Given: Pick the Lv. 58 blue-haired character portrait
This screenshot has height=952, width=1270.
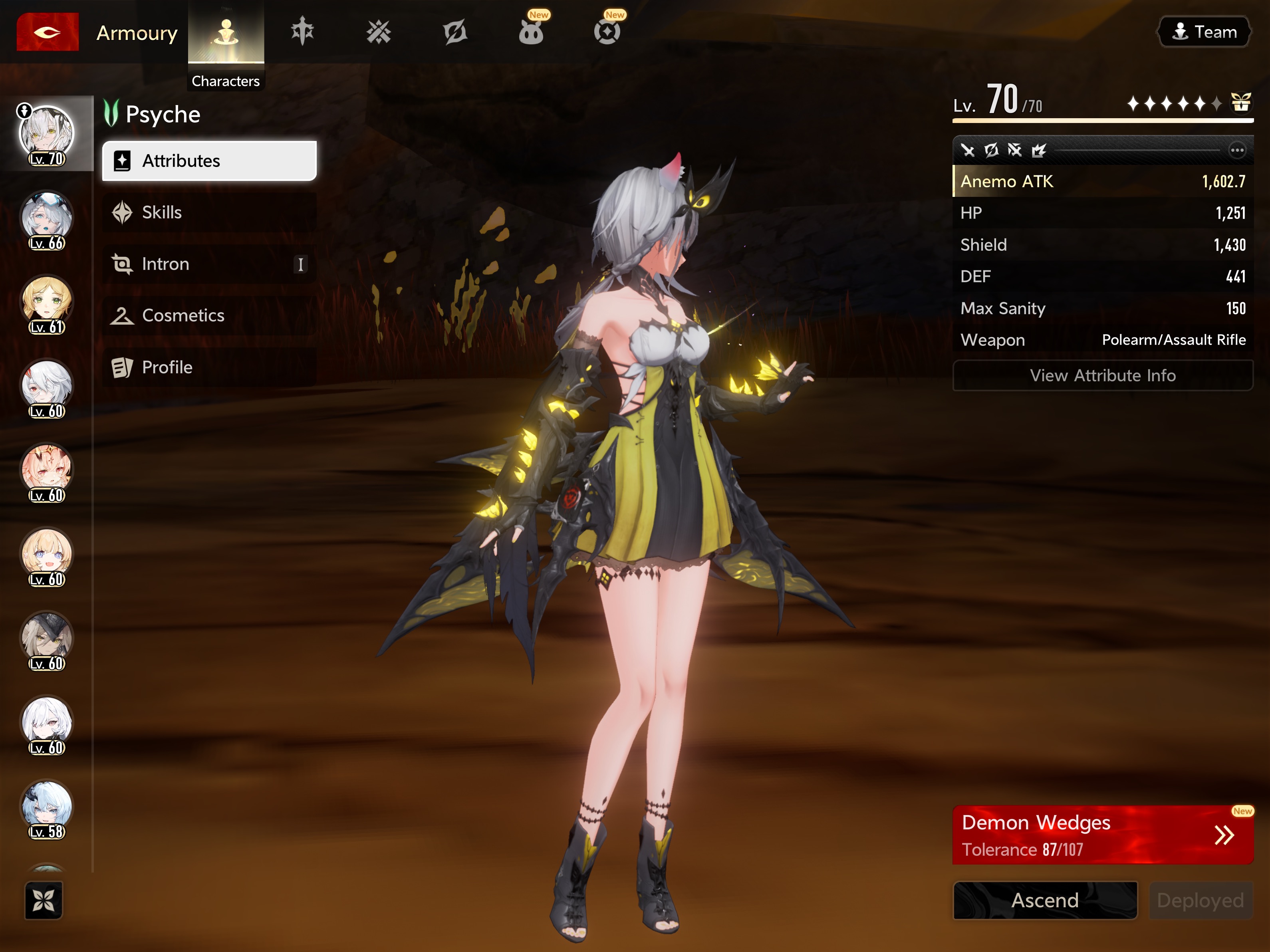Looking at the screenshot, I should (47, 808).
